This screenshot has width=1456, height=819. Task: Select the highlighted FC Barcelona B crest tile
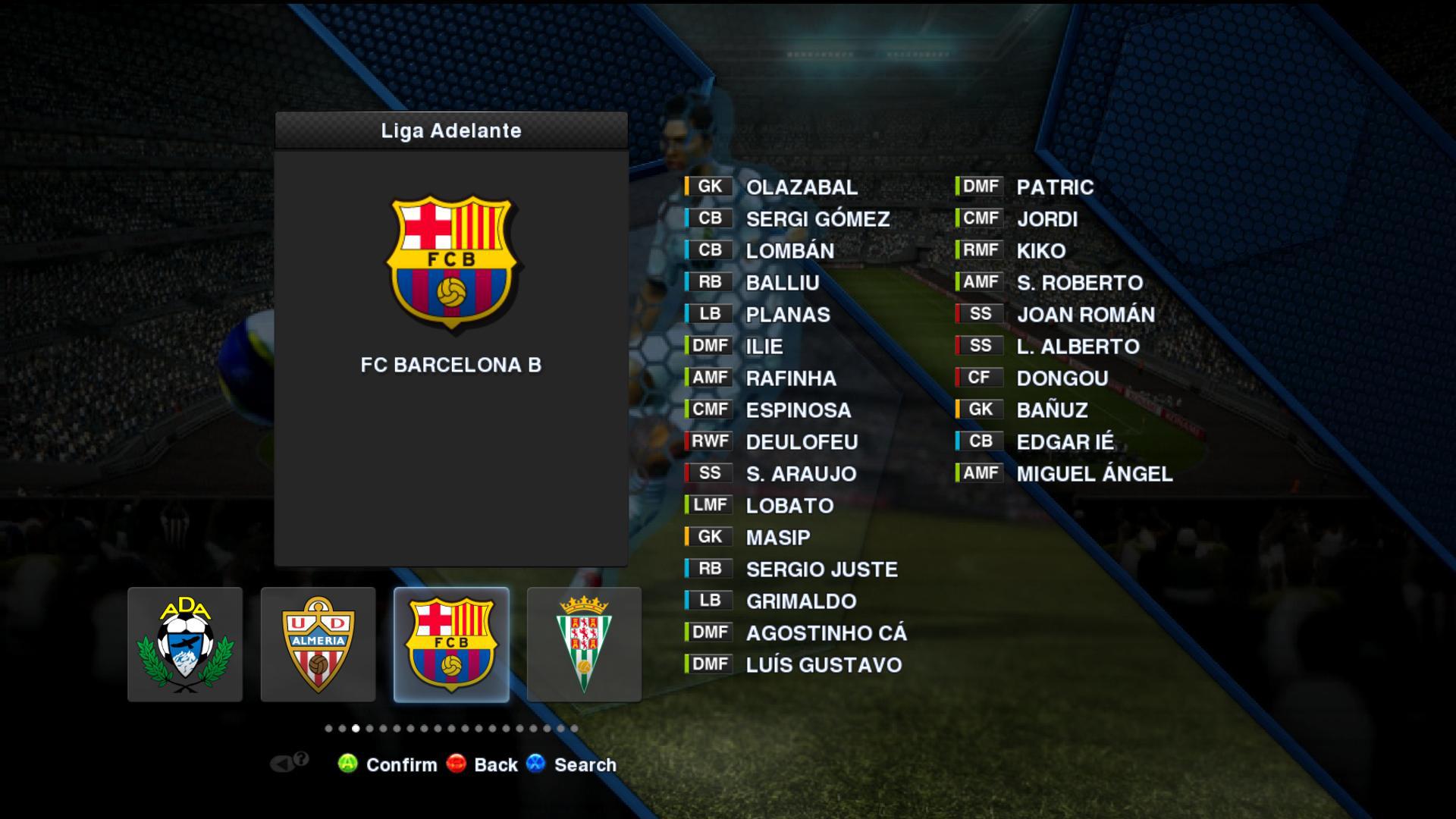pos(451,644)
